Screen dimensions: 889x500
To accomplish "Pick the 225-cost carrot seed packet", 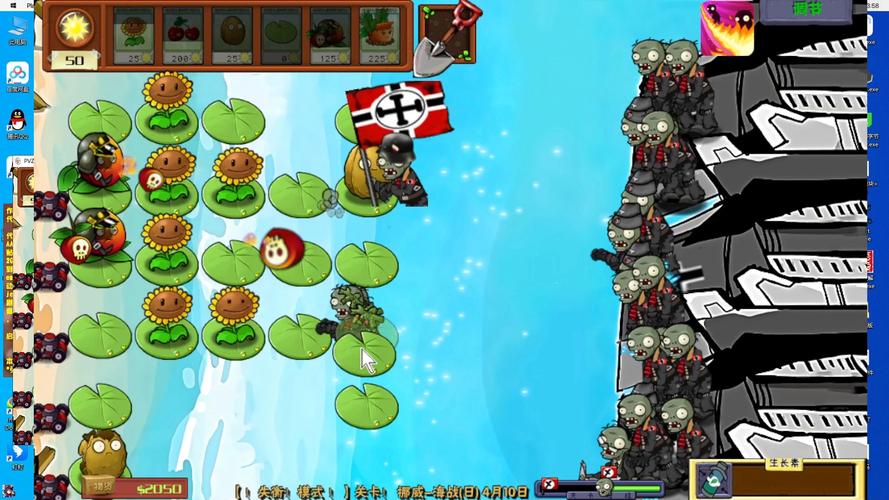I will click(x=379, y=36).
